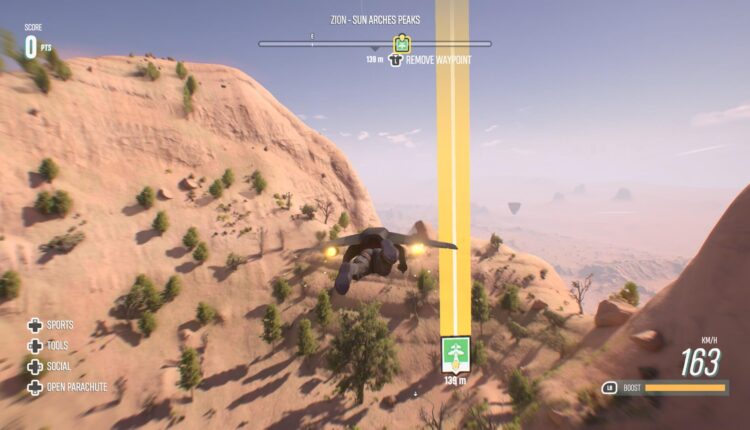
Task: Click the waypoint icon on the compass bar
Action: [402, 44]
